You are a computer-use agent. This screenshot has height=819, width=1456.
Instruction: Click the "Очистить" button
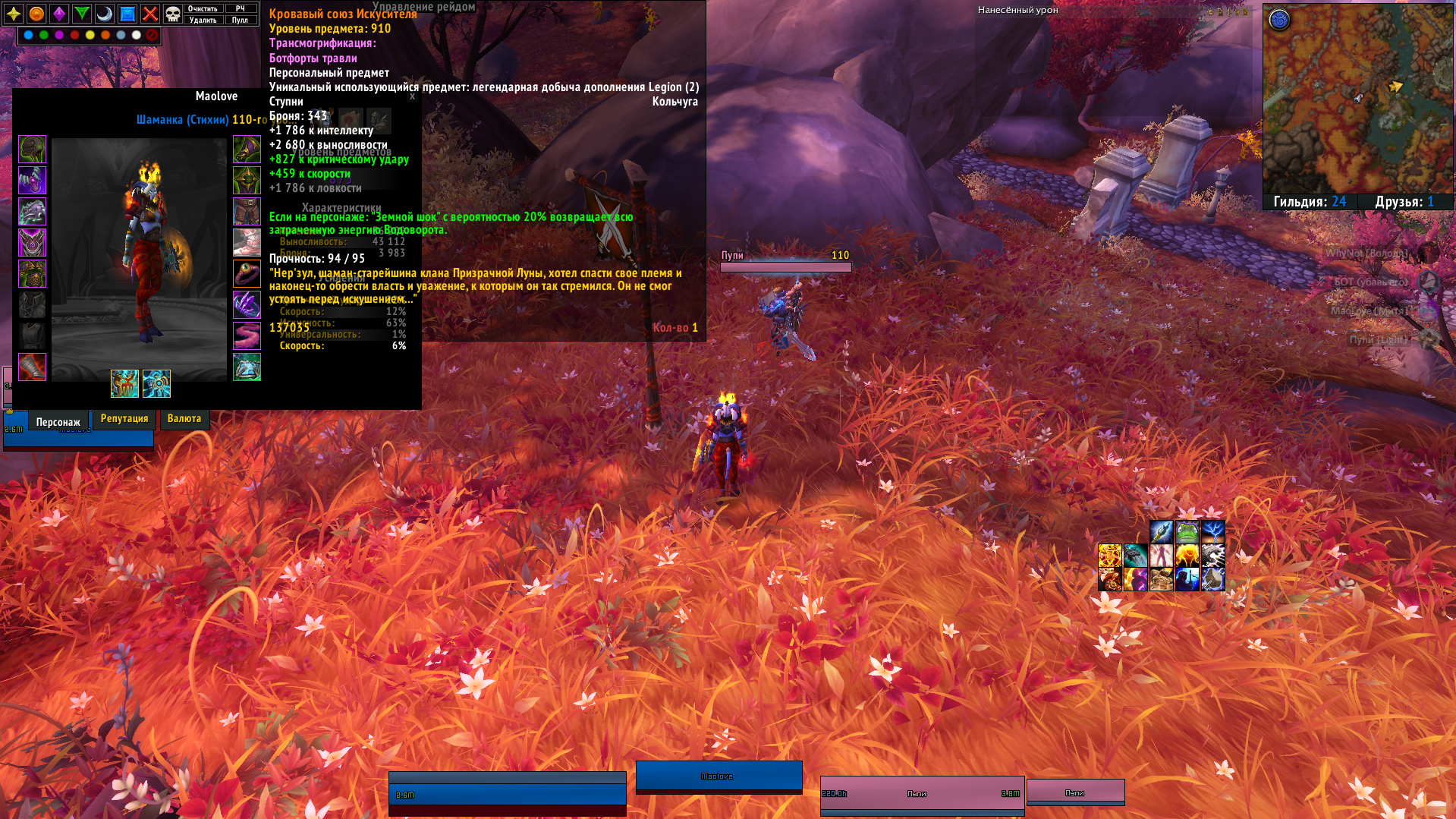[203, 8]
